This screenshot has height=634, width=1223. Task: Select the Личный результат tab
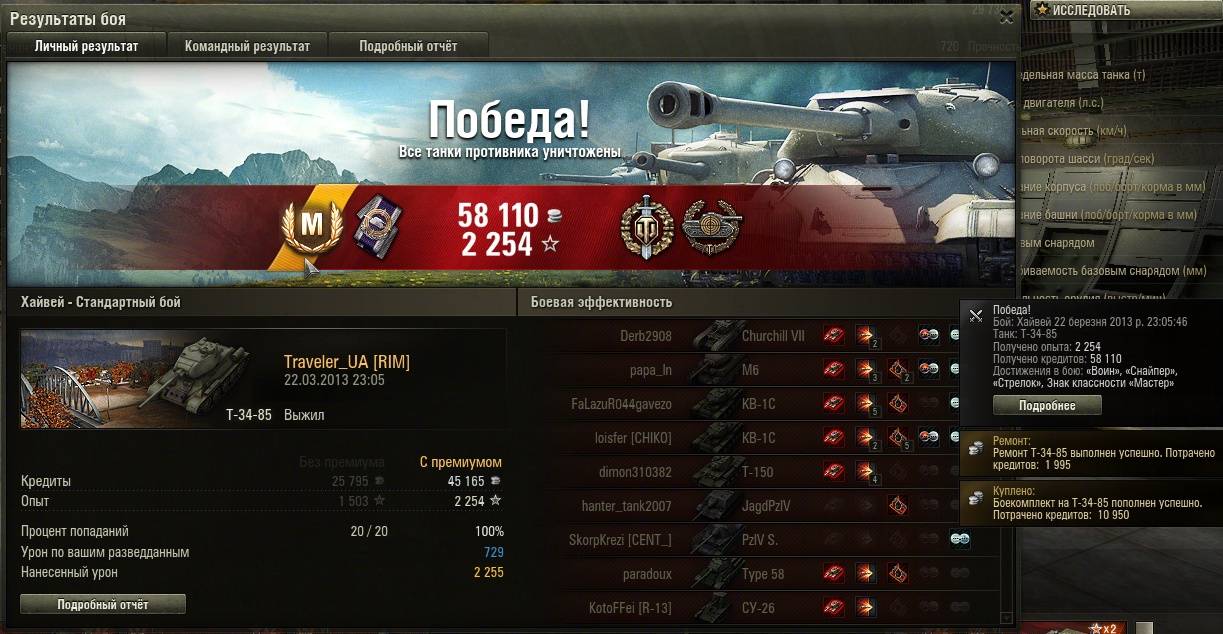86,46
